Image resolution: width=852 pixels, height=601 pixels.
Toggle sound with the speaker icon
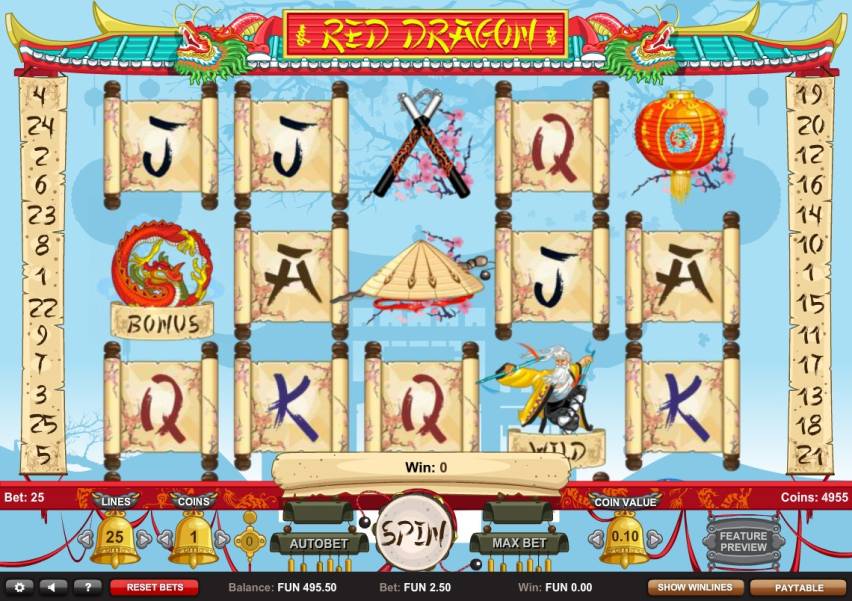pos(53,588)
